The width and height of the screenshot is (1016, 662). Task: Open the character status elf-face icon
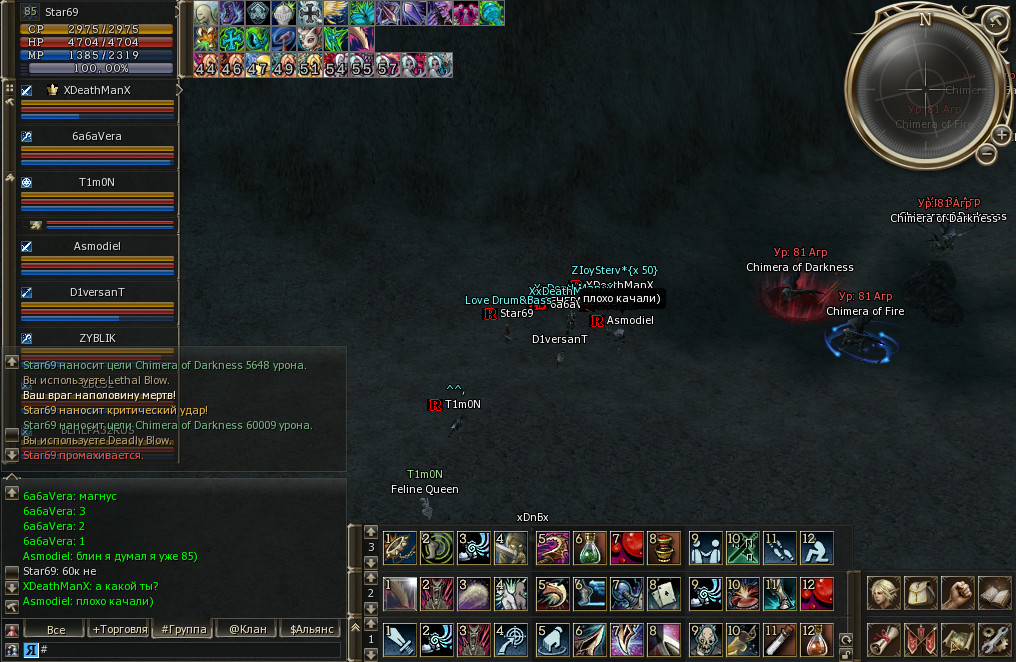coord(883,593)
